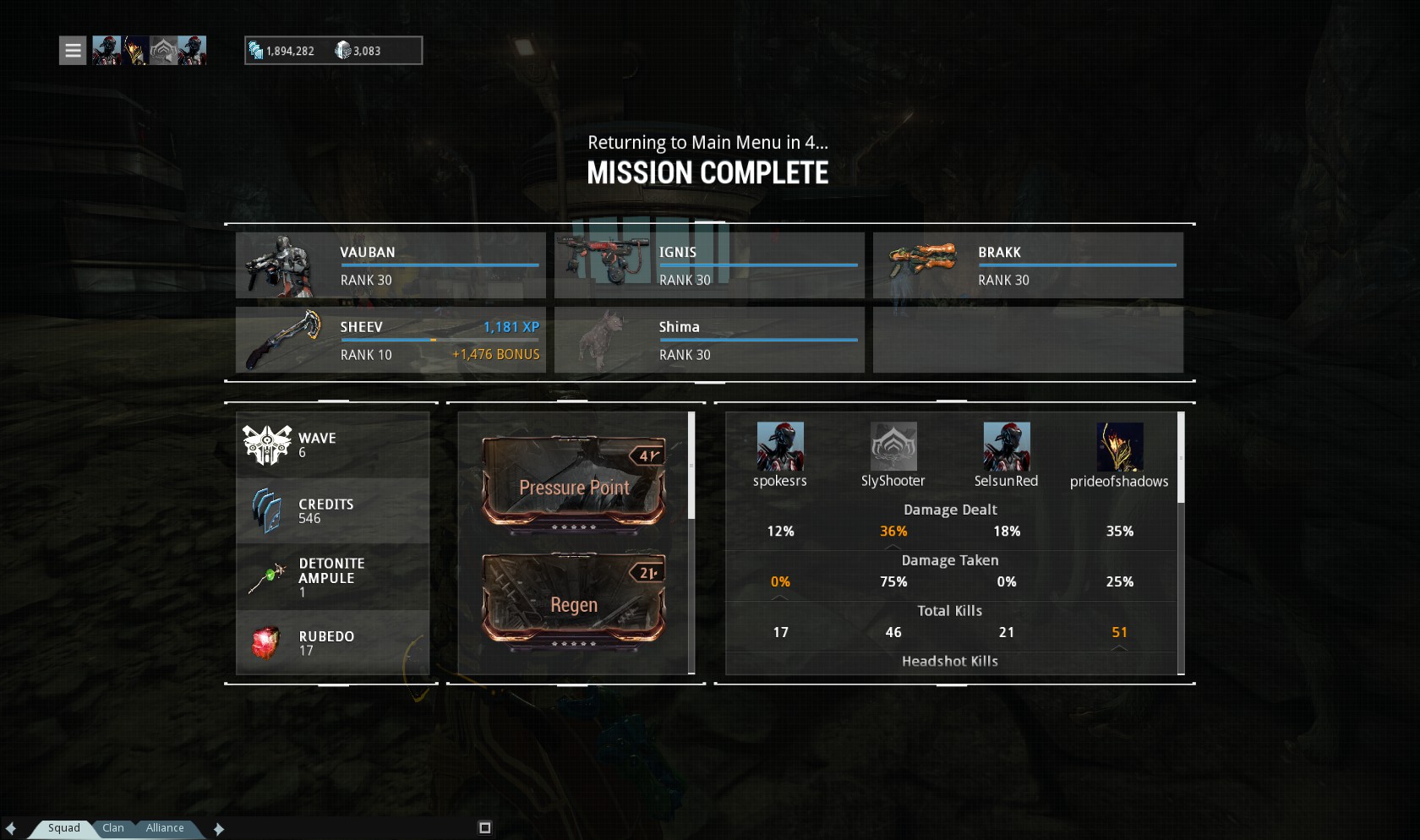Switch to the Squad chat tab
The width and height of the screenshot is (1420, 840).
tap(64, 828)
